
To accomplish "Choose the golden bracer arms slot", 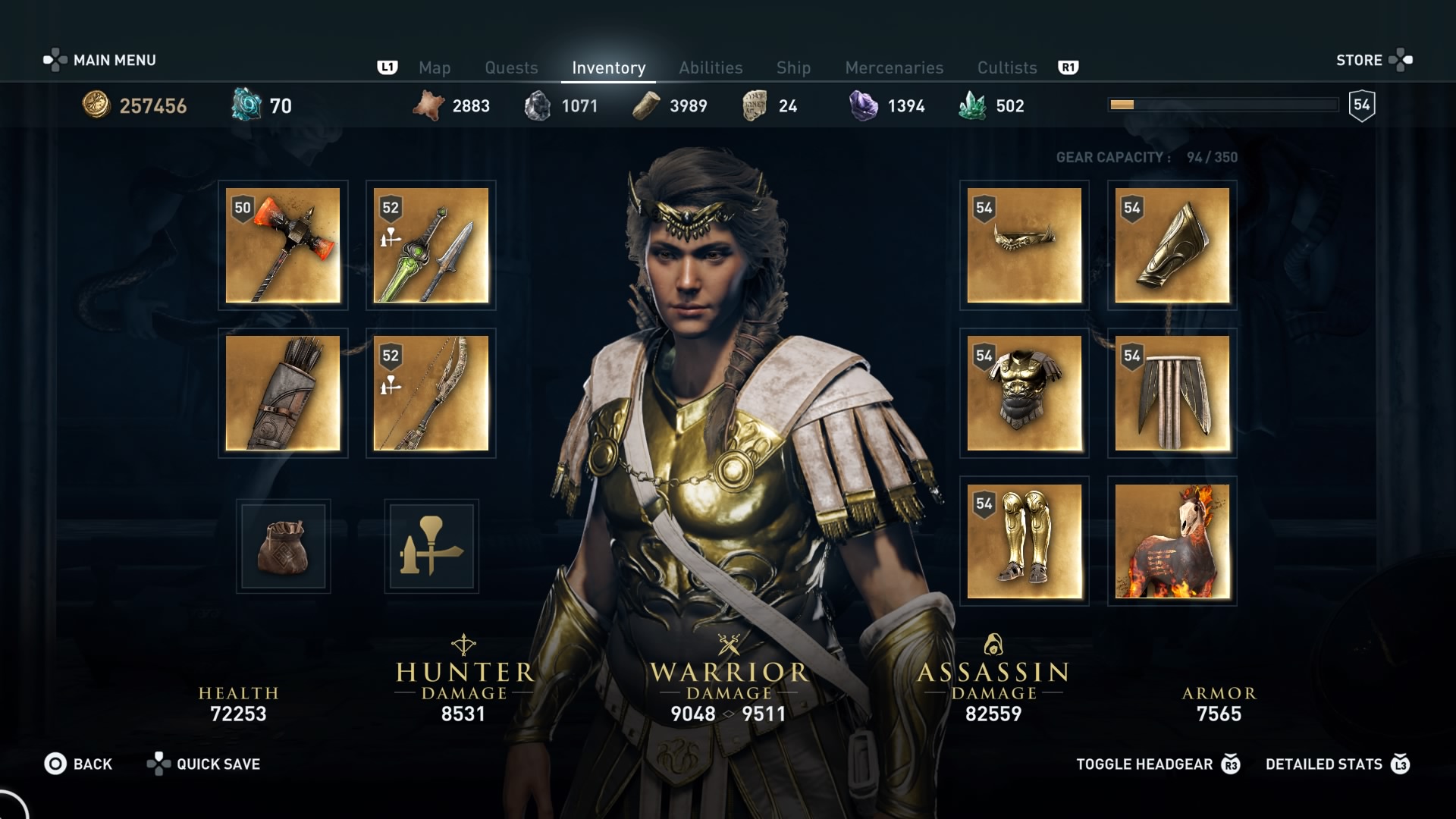I will pyautogui.click(x=1172, y=245).
